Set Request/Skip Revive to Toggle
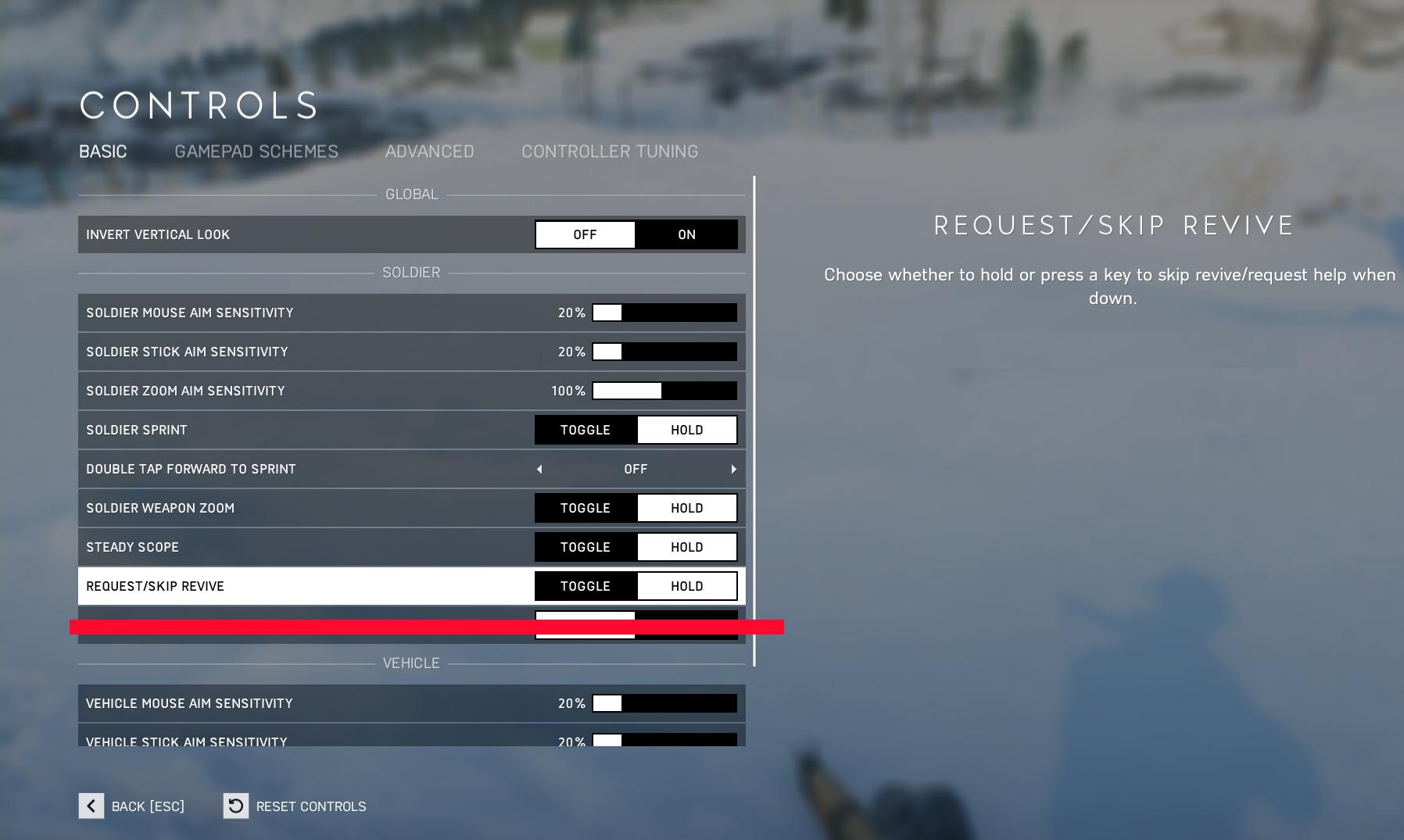 pos(585,586)
